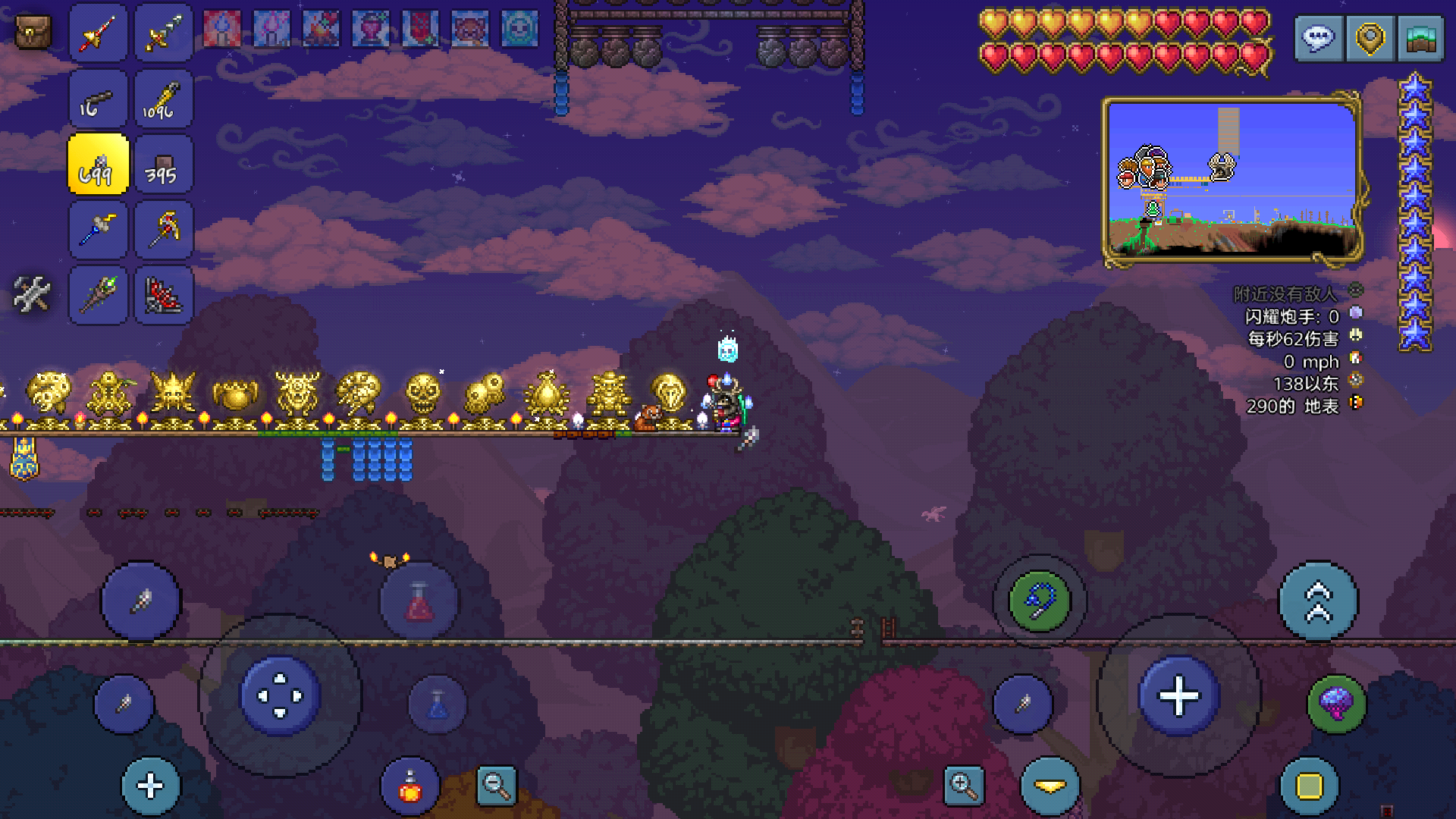Zoom out with the minus magnifier
This screenshot has height=819, width=1456.
(x=497, y=786)
